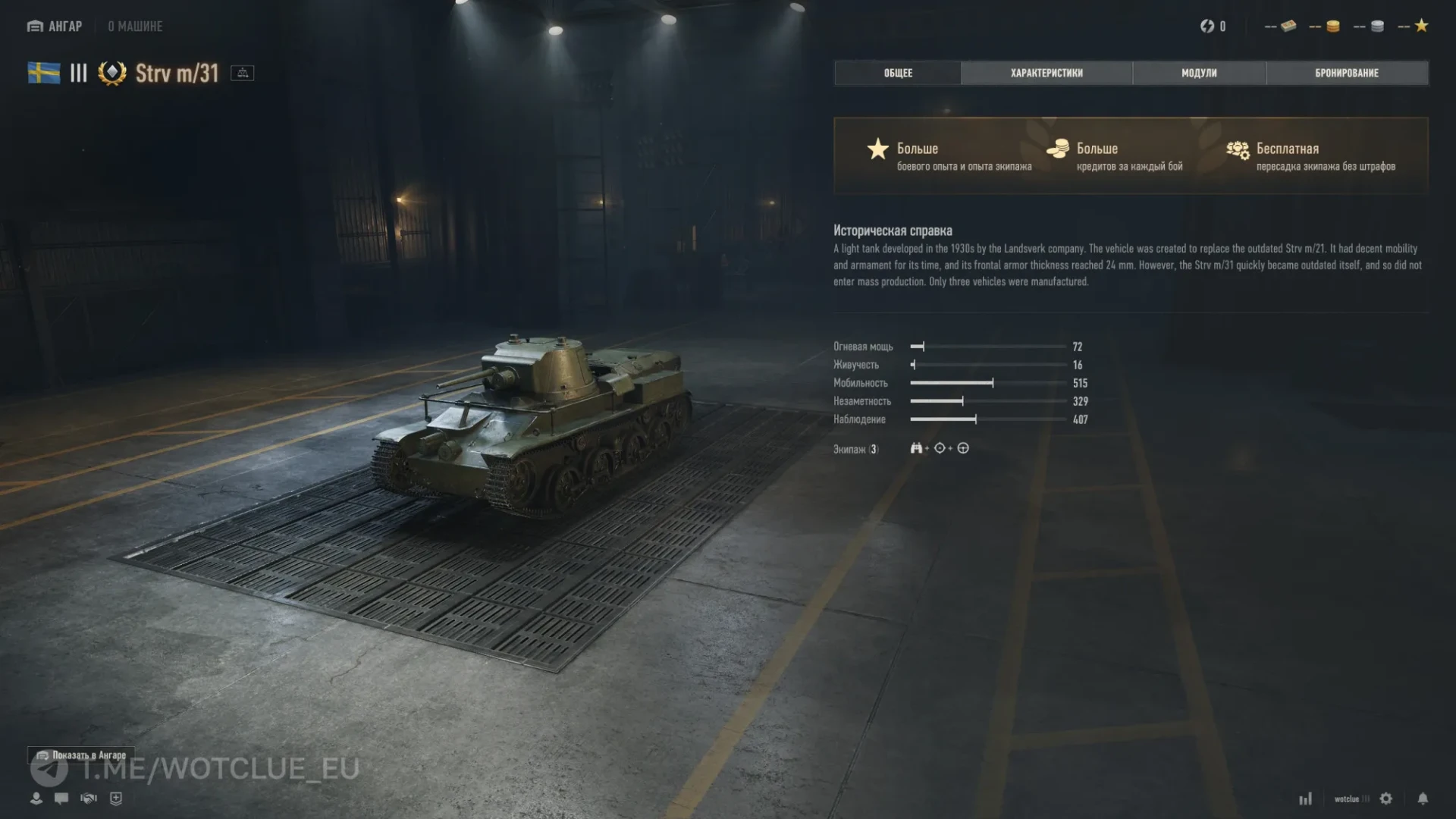Click the lightning bolt counter icon
The image size is (1456, 819).
(1207, 27)
